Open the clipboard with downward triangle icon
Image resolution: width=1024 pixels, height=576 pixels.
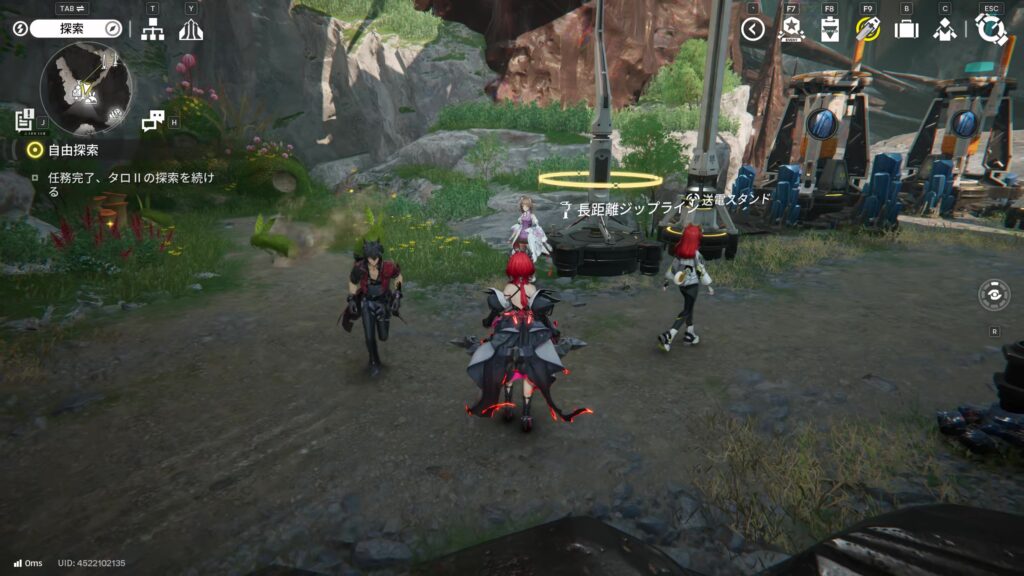[x=829, y=29]
